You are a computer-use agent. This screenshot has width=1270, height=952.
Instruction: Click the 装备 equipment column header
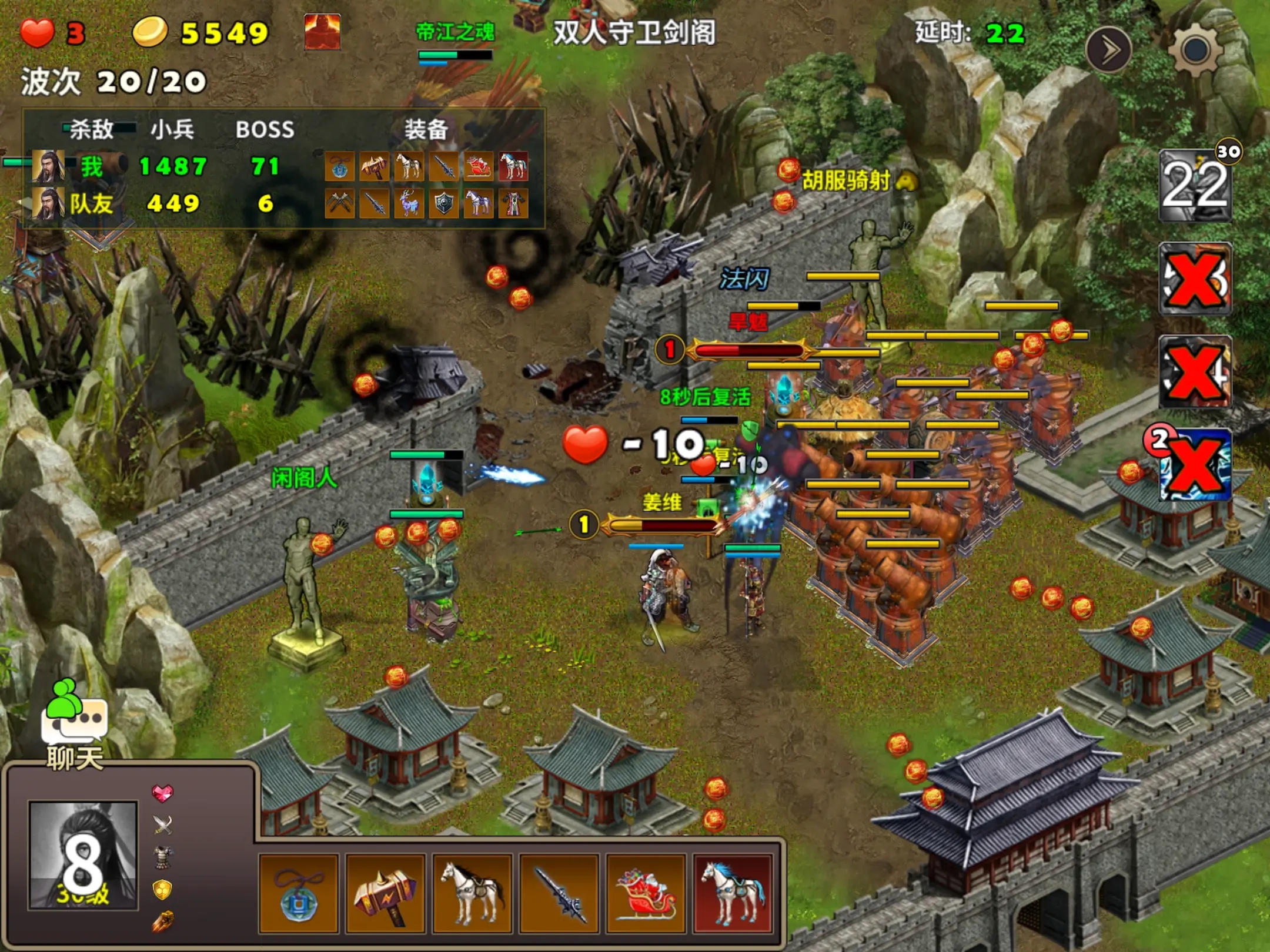pos(427,130)
